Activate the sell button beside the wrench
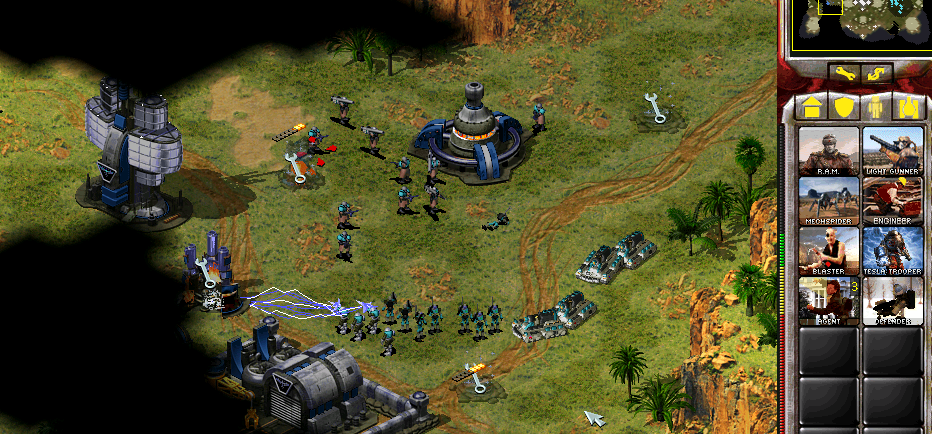Image resolution: width=932 pixels, height=434 pixels. click(x=877, y=73)
